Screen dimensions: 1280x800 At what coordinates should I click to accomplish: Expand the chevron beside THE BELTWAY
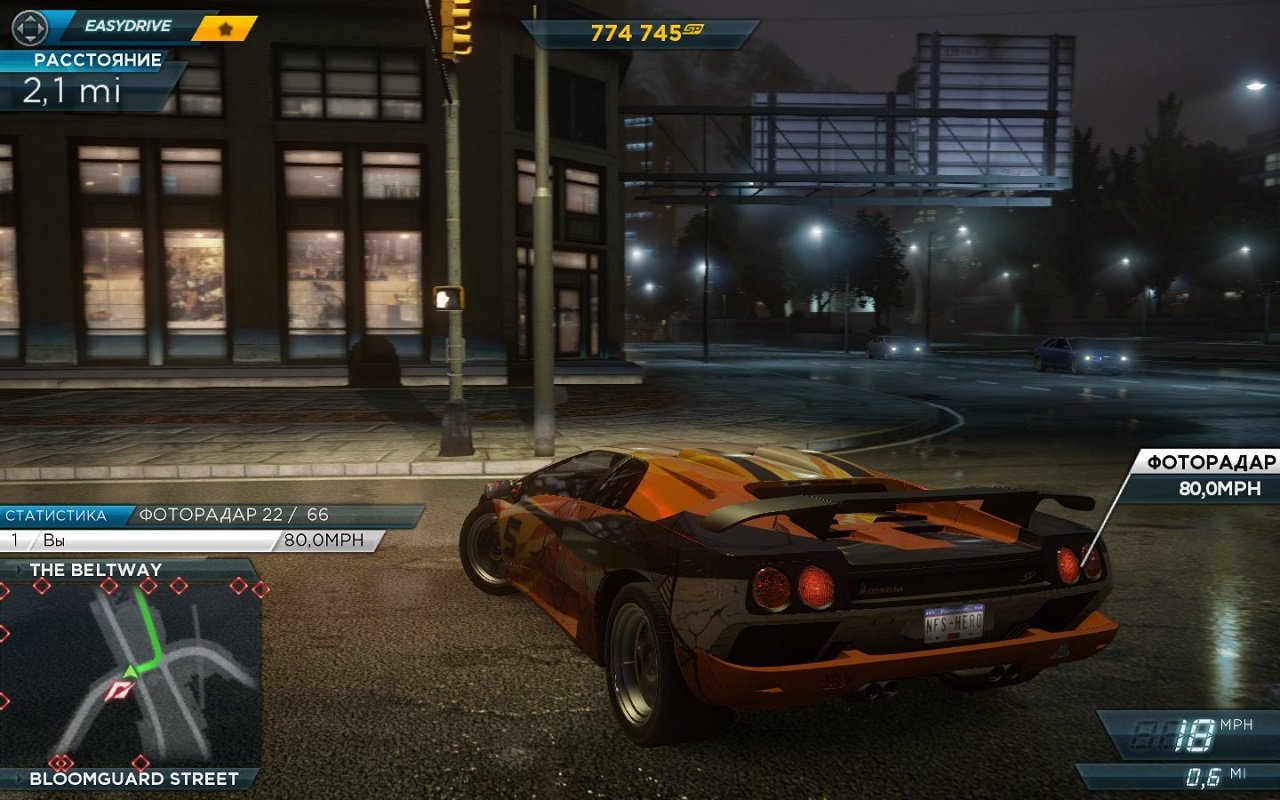tap(18, 569)
